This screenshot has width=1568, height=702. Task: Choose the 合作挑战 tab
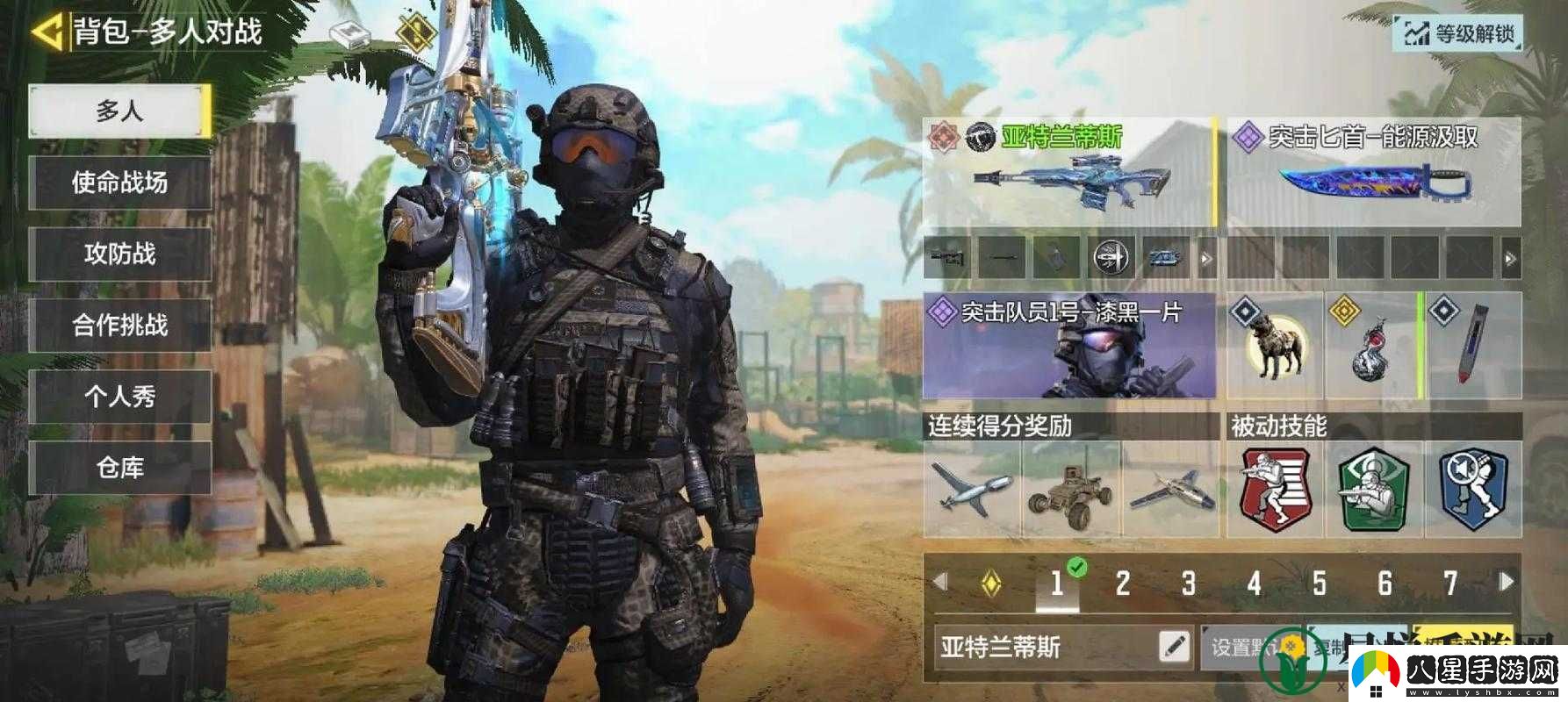119,325
